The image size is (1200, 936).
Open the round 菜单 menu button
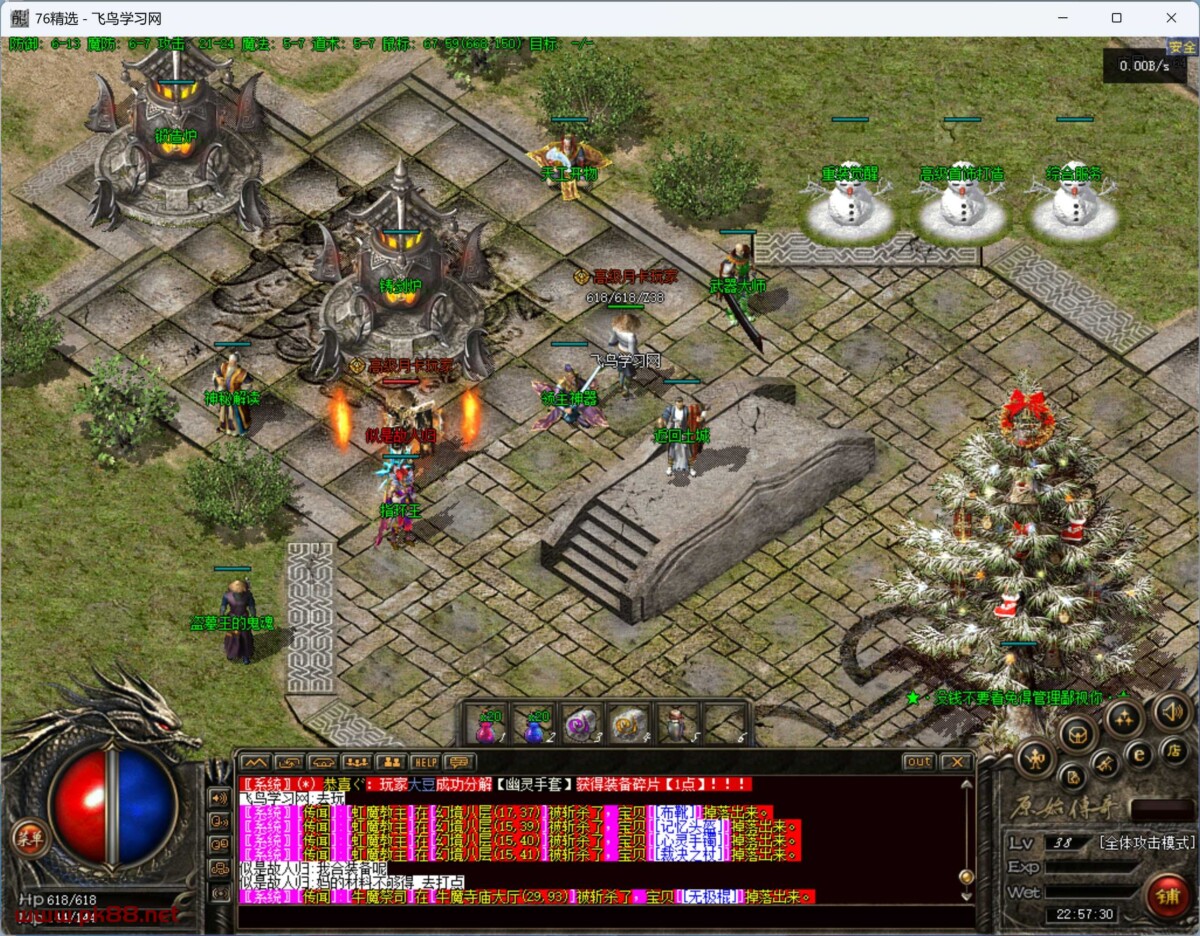click(27, 838)
